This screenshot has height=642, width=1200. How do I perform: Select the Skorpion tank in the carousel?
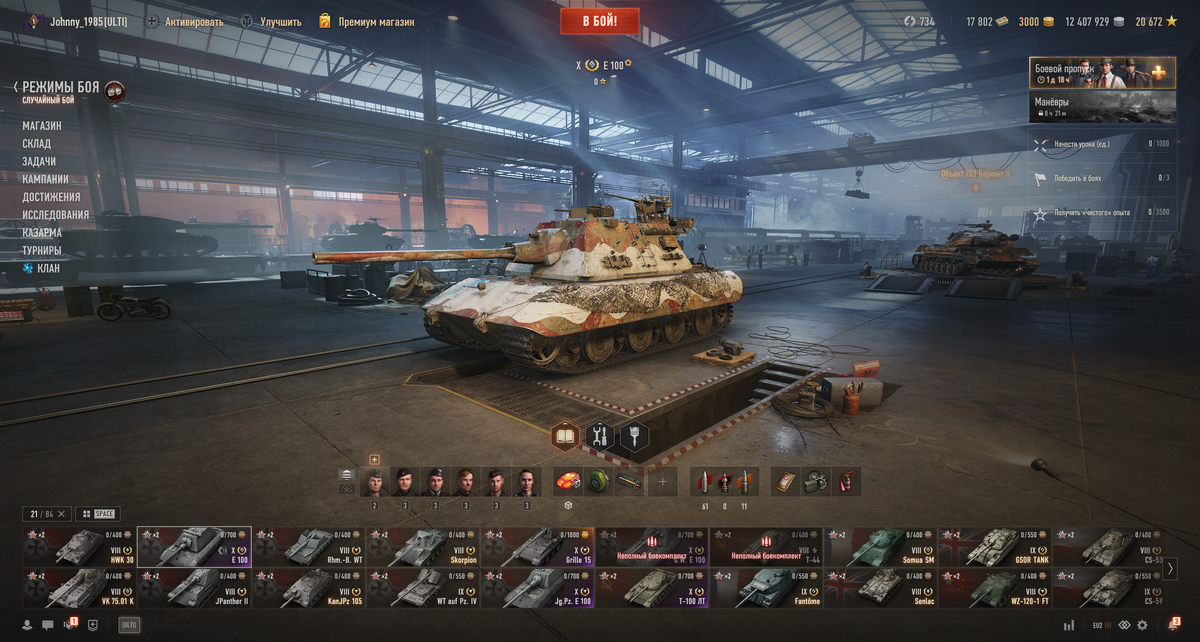pyautogui.click(x=422, y=547)
